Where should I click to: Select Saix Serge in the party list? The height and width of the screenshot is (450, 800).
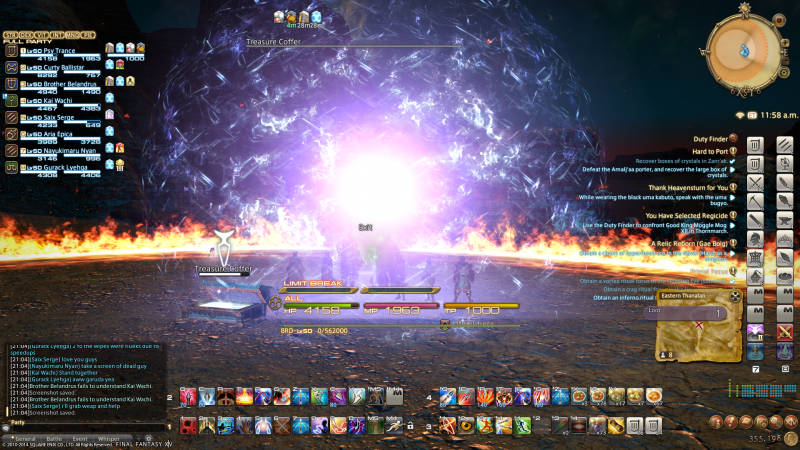(x=52, y=116)
